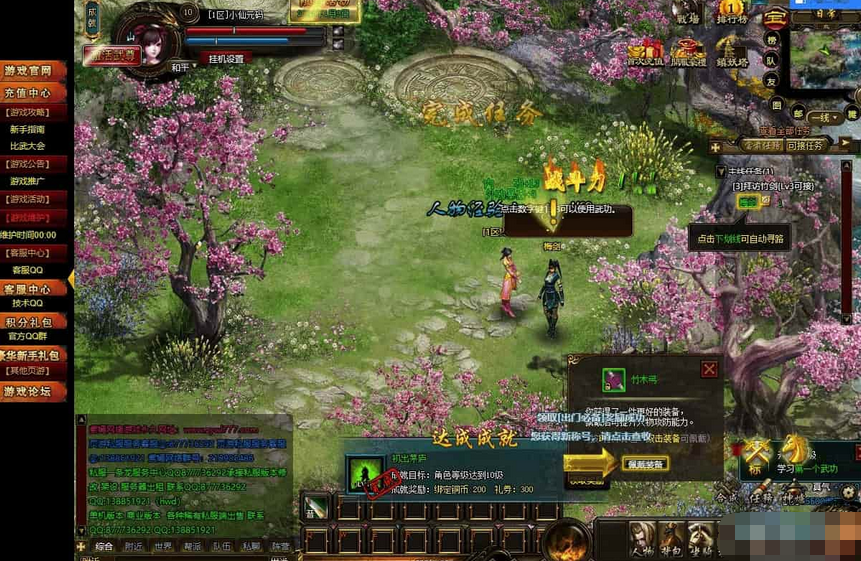Switch chat to the 帮派 guild channel
The image size is (861, 561).
point(192,547)
